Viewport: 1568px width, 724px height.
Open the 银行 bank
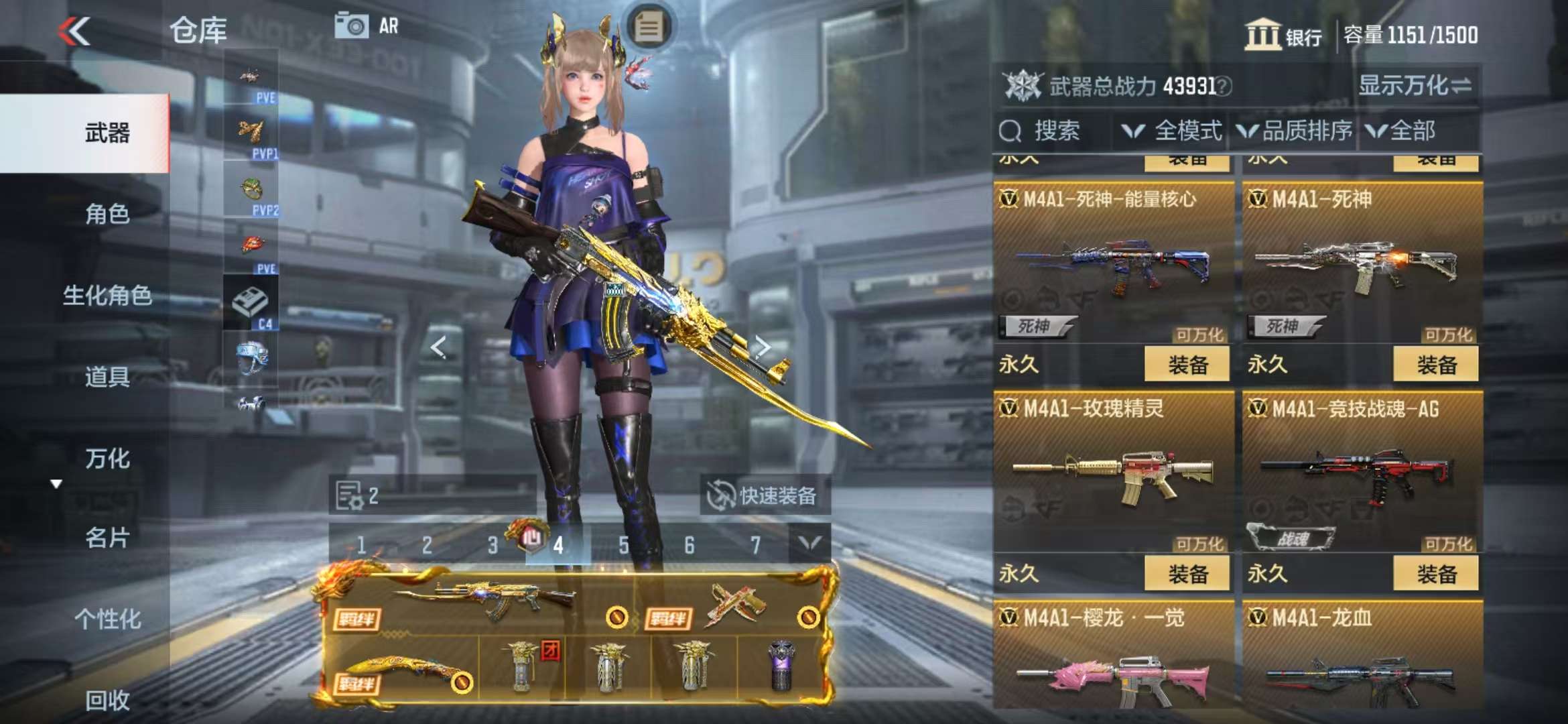pos(1283,35)
